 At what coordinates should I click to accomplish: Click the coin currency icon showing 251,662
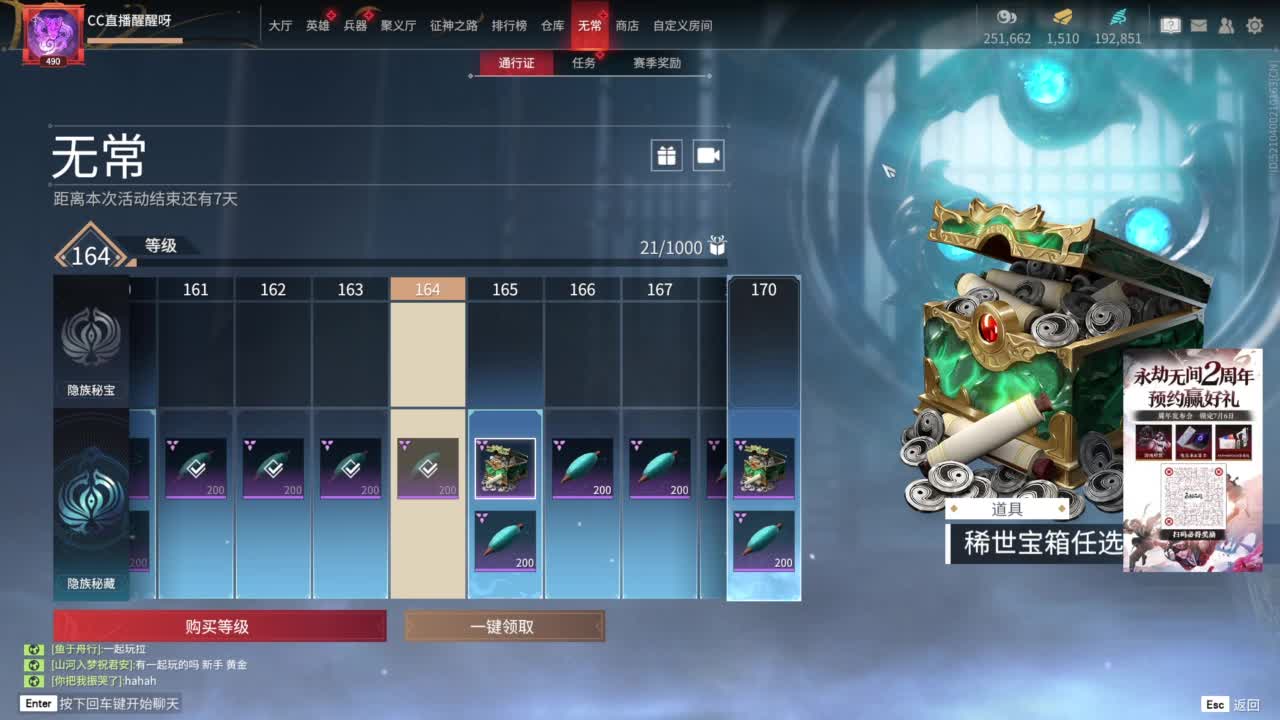click(x=1005, y=18)
